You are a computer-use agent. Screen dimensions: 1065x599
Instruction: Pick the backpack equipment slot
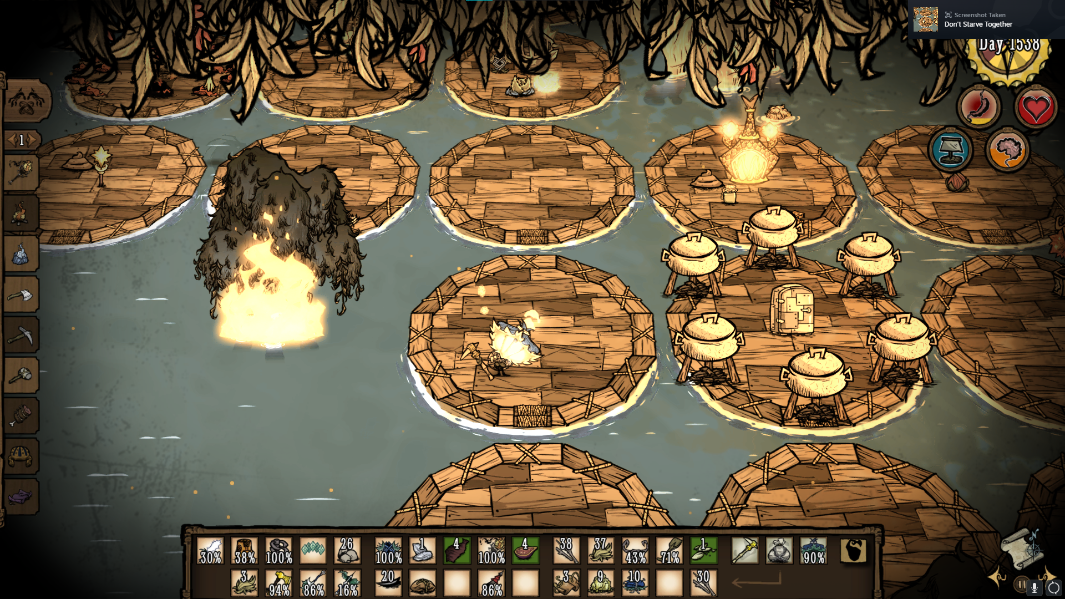[780, 551]
